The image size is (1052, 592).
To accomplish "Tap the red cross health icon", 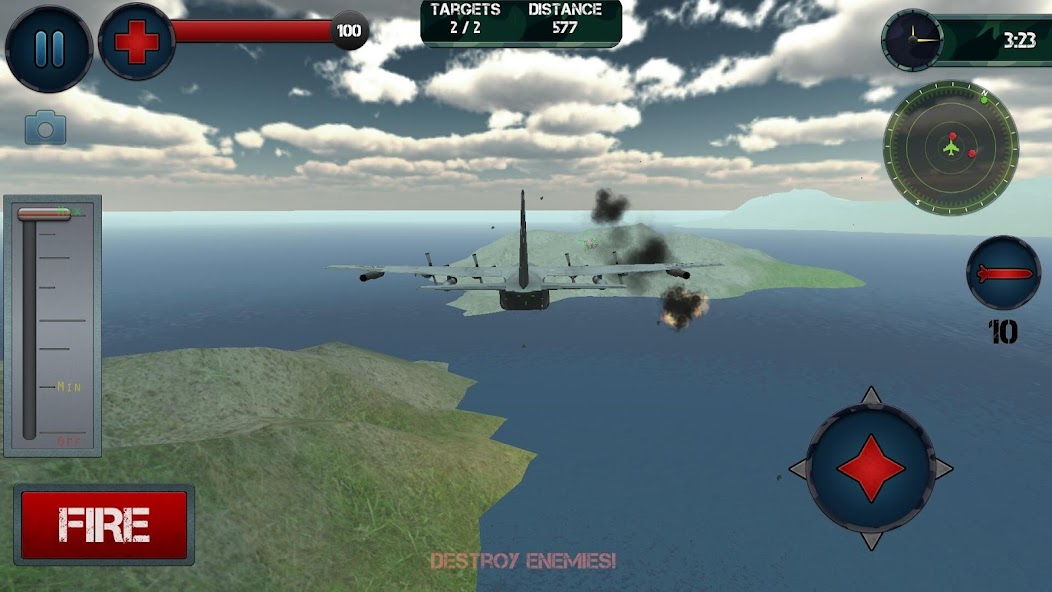I will tap(137, 42).
